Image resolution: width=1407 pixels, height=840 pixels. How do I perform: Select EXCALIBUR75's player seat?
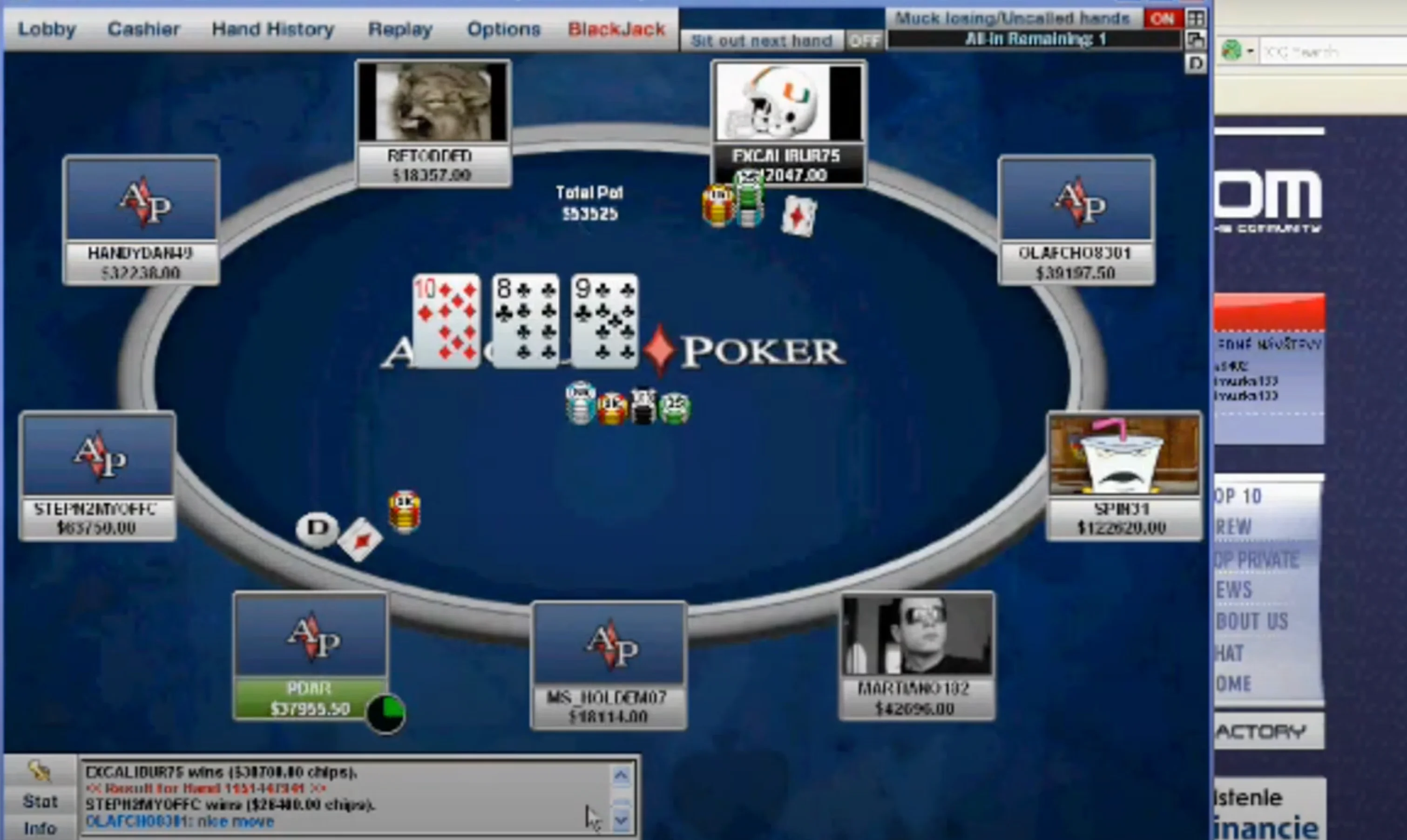click(x=788, y=123)
